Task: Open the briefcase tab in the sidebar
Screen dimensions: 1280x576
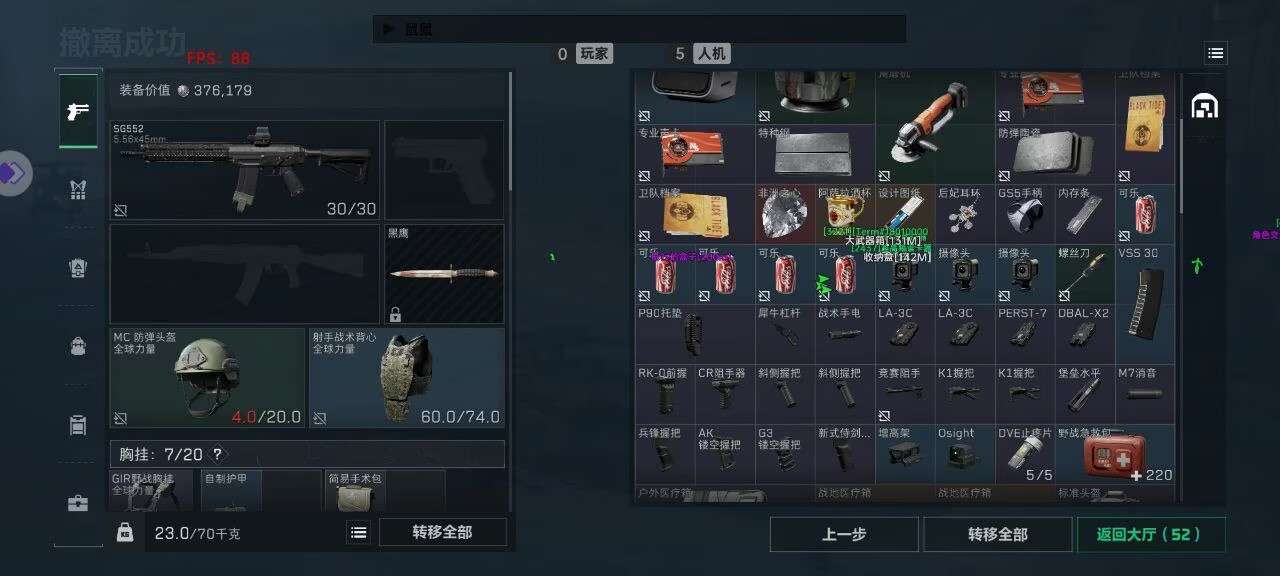Action: pyautogui.click(x=78, y=503)
